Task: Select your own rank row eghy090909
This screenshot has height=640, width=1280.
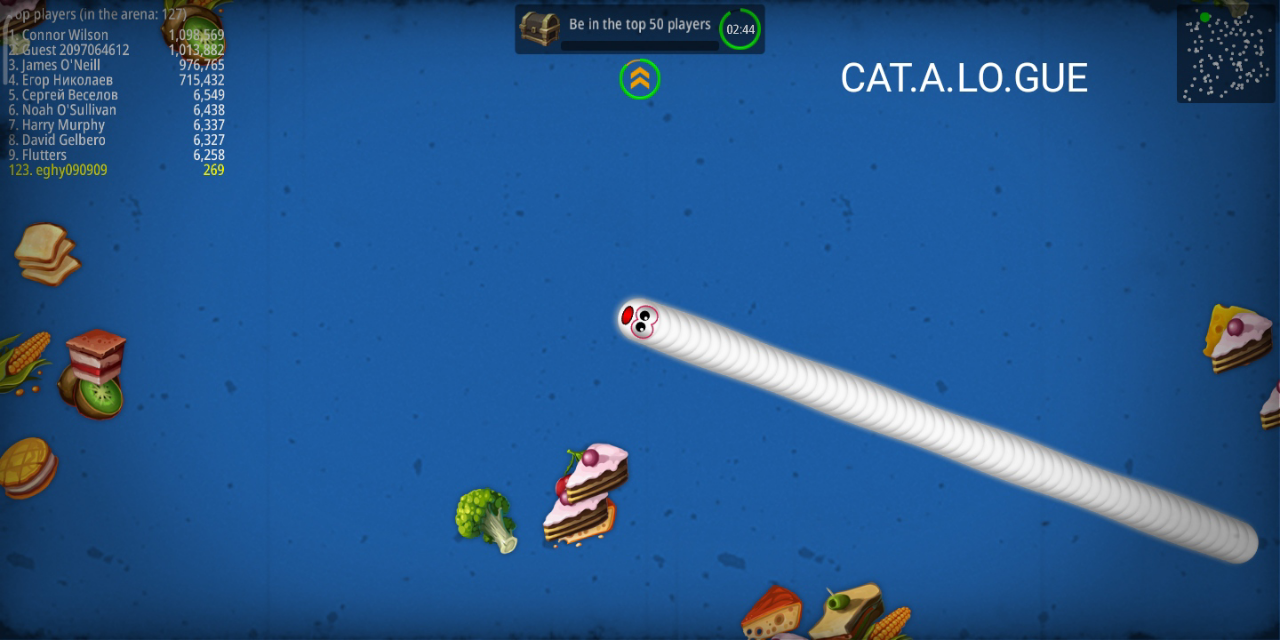Action: click(116, 170)
